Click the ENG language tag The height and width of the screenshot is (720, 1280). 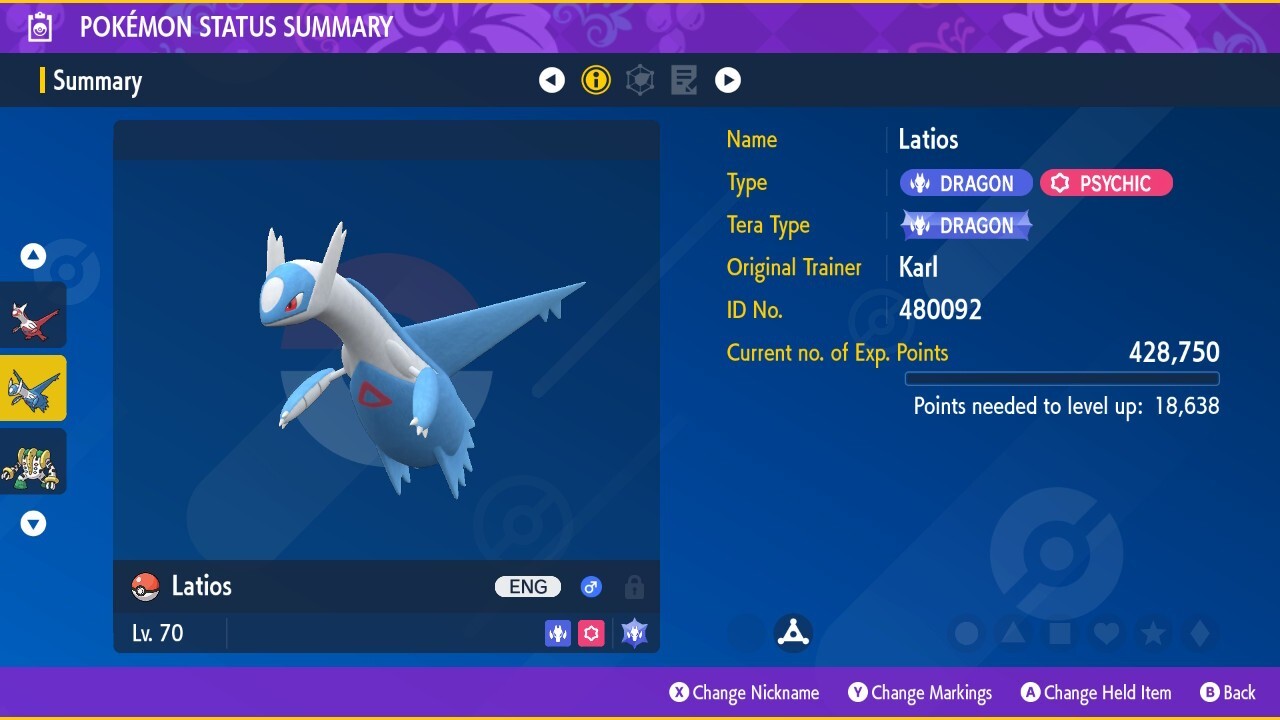pos(527,587)
